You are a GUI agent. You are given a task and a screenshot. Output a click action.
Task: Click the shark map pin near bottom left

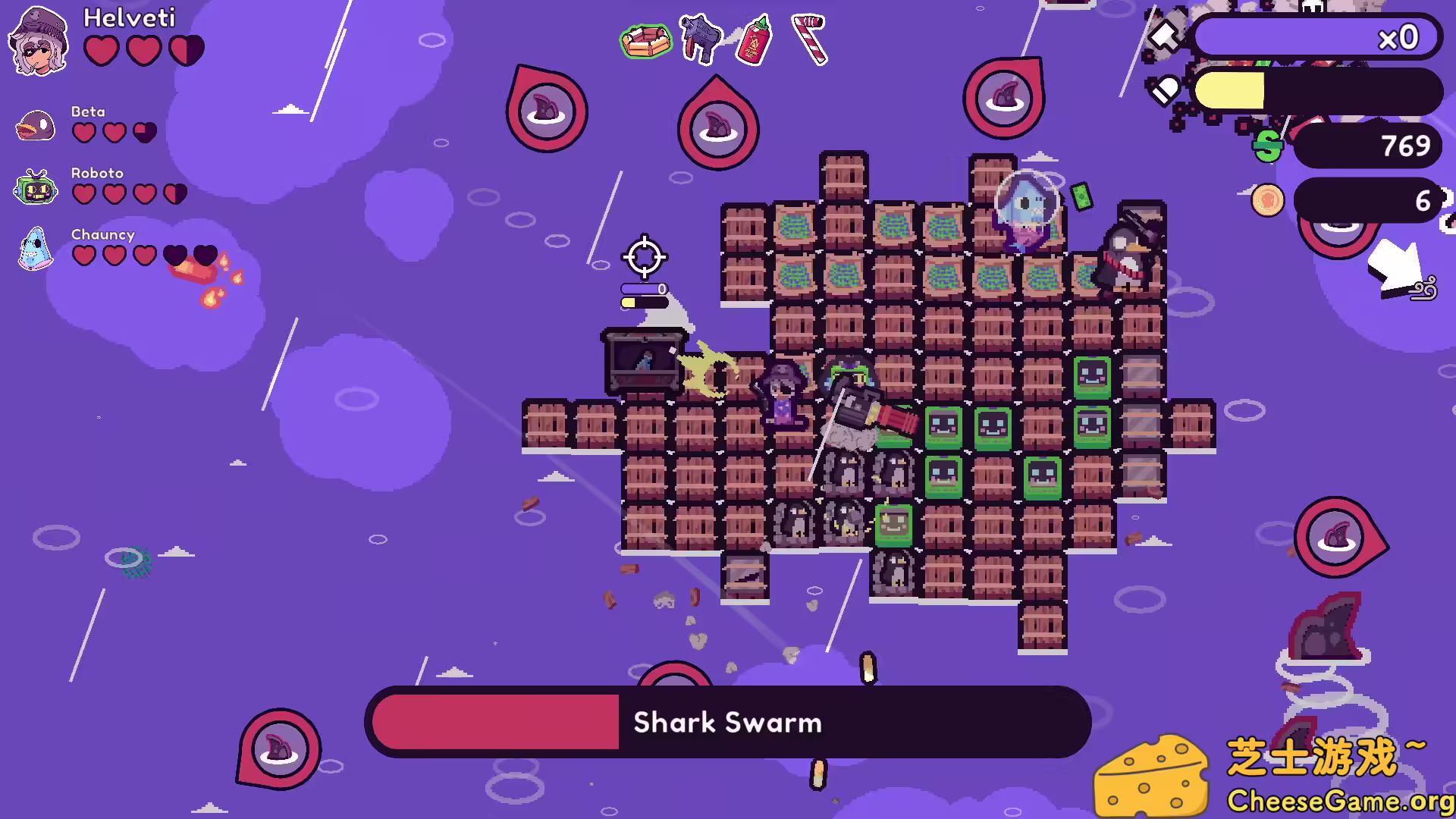click(x=278, y=747)
